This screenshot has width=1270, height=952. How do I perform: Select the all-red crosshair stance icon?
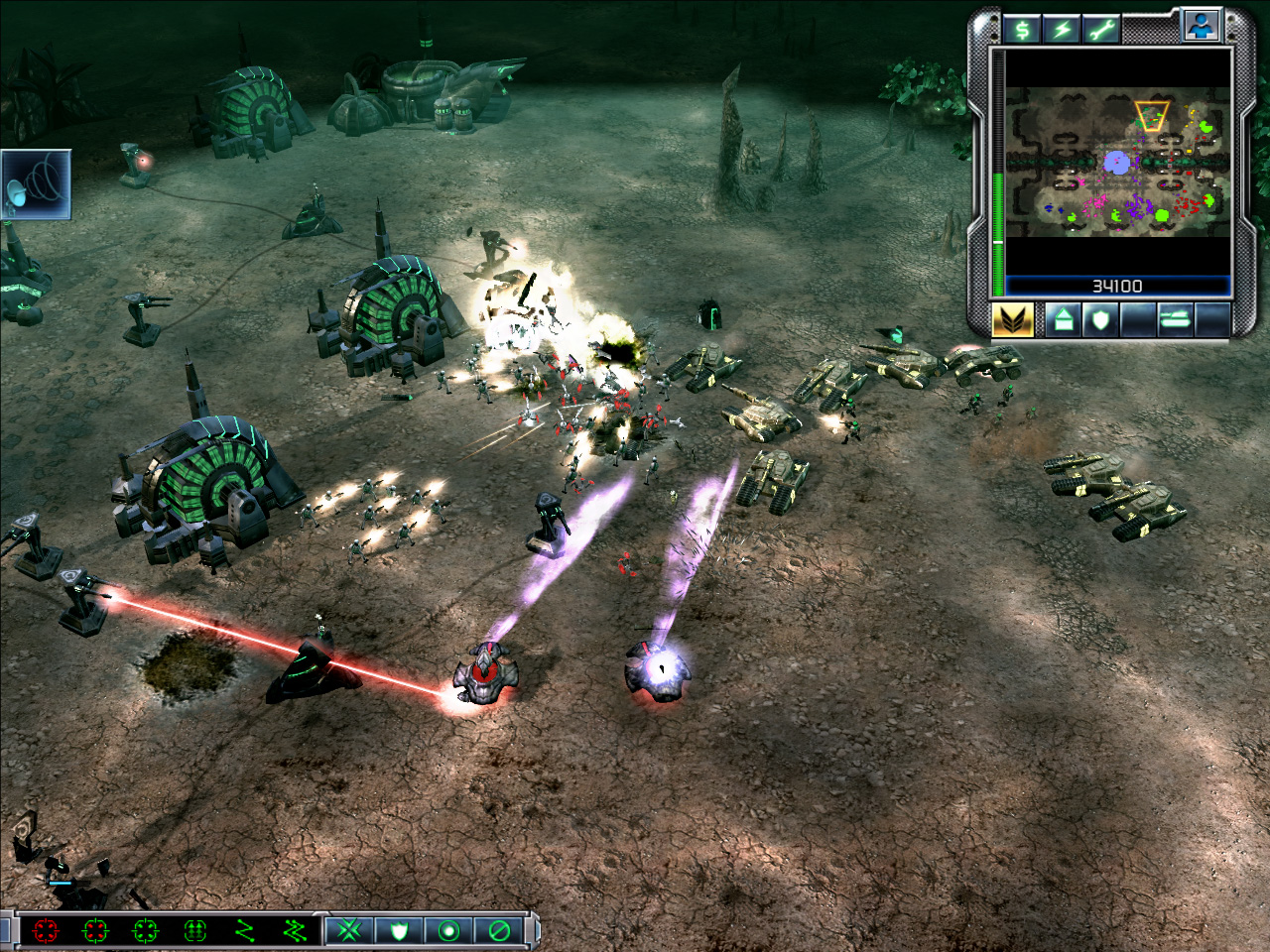coord(46,930)
